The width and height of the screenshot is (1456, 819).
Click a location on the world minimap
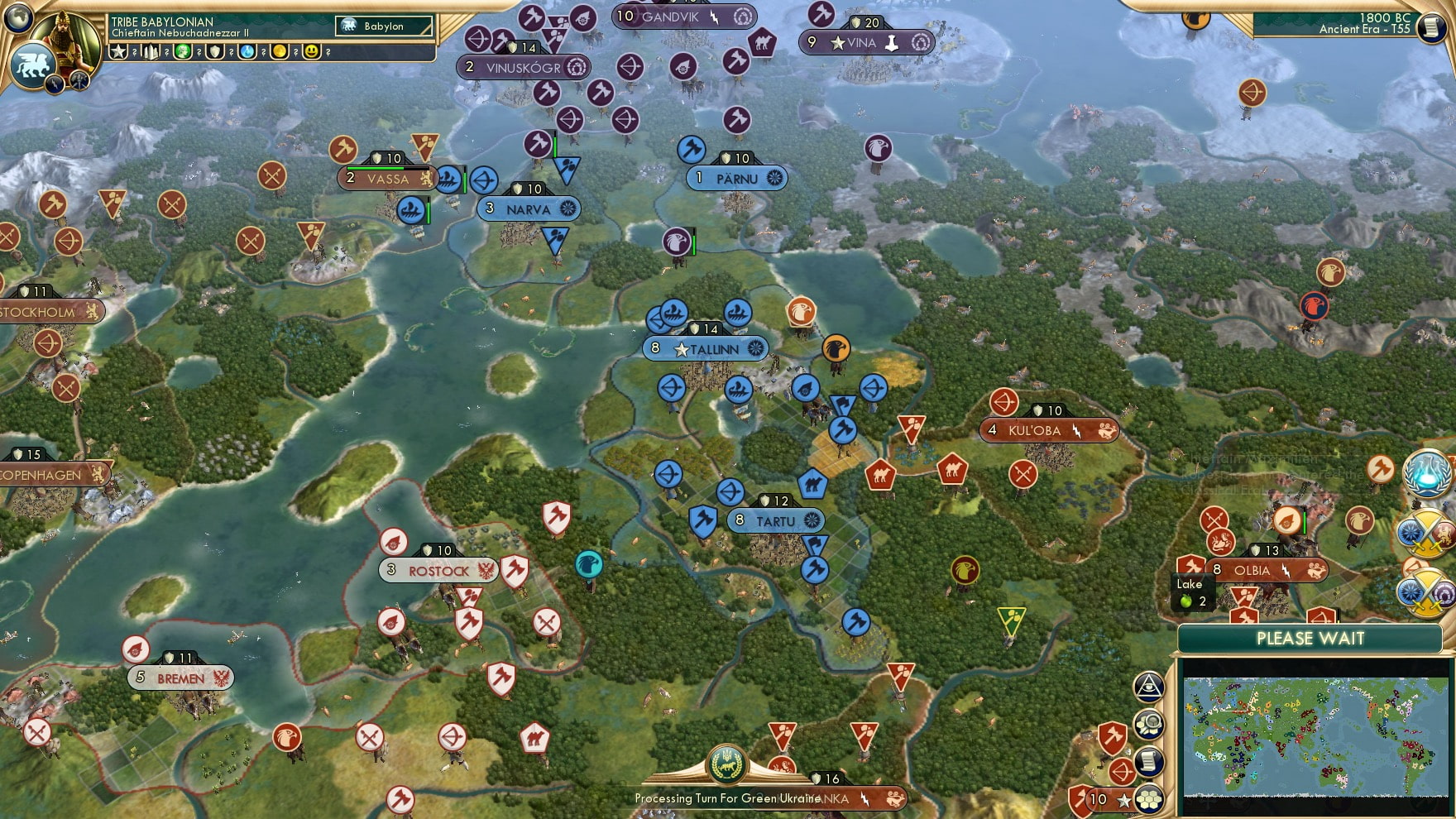[1315, 736]
